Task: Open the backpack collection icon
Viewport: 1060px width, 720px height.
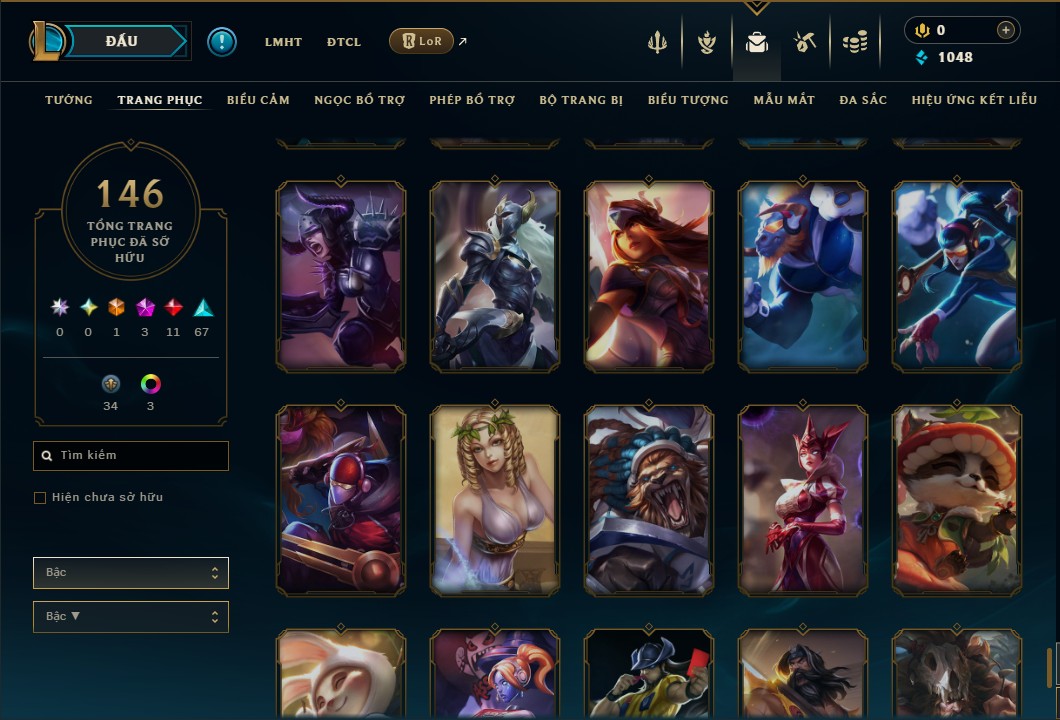Action: [757, 42]
